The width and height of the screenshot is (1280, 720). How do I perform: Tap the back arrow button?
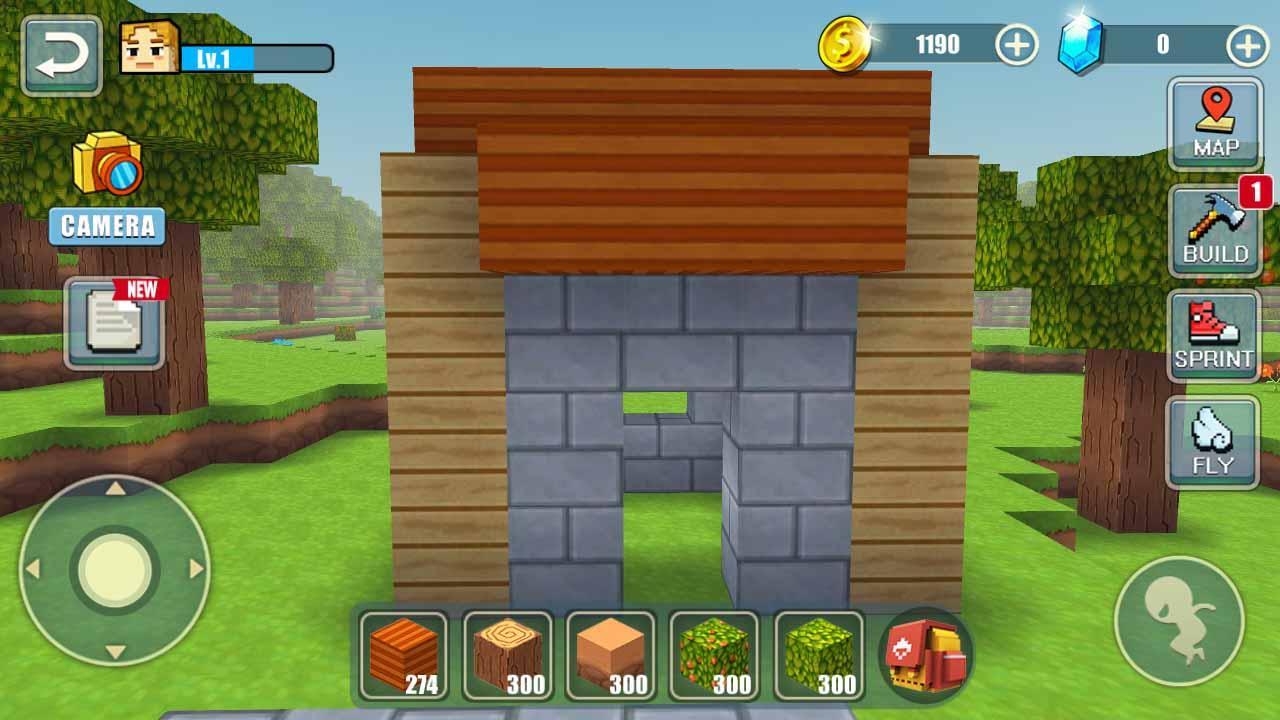pyautogui.click(x=58, y=53)
